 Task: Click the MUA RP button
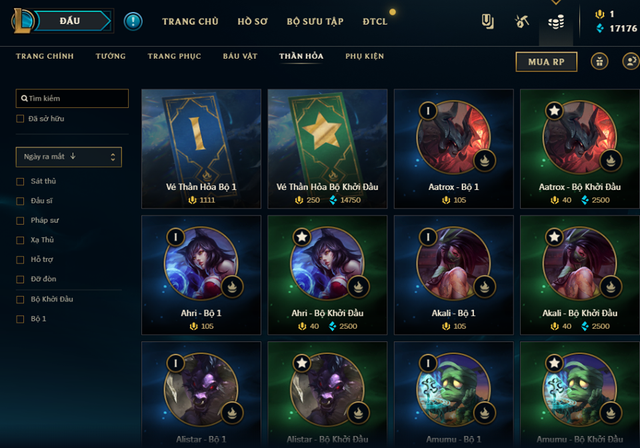click(546, 62)
